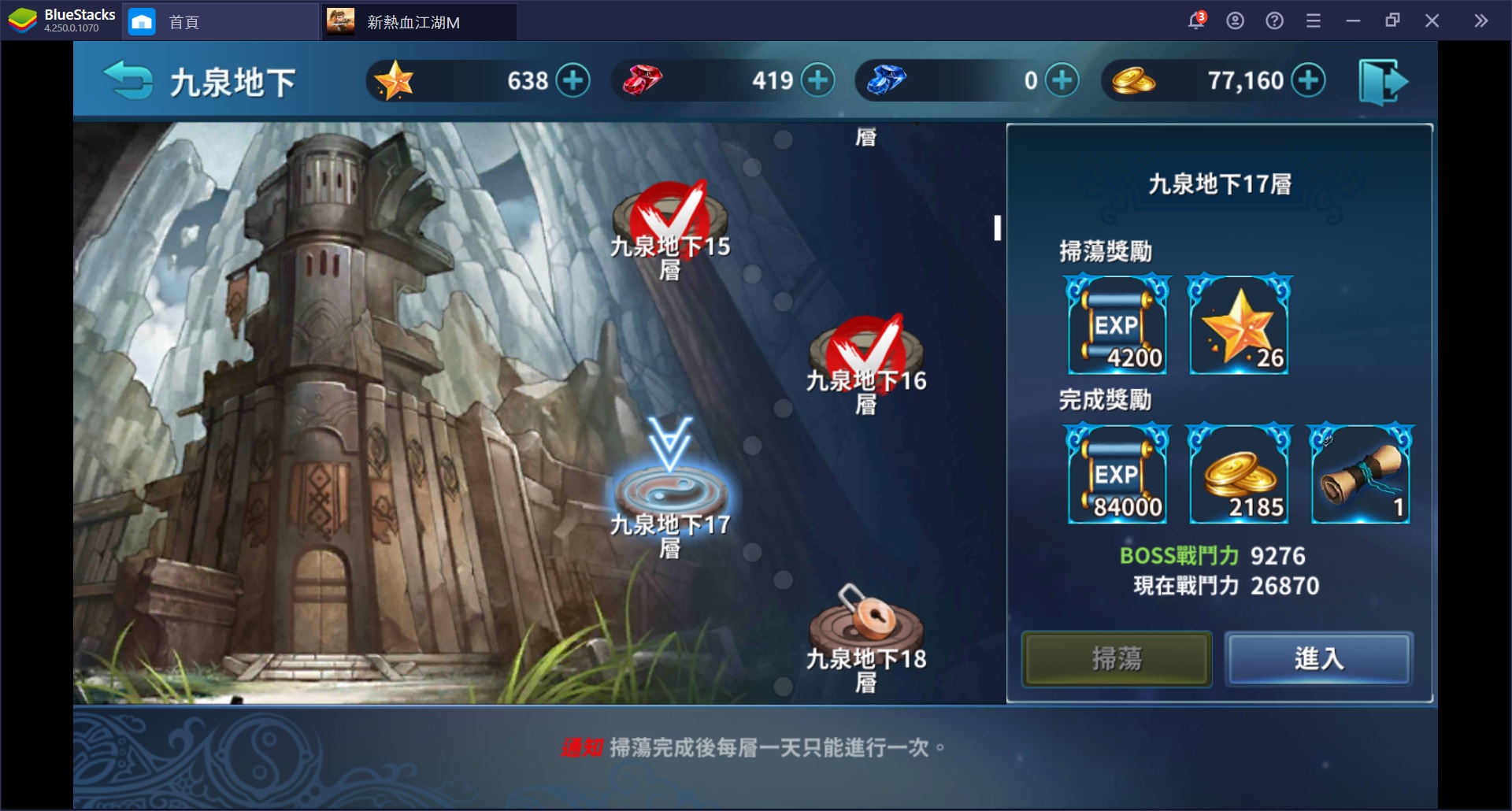Tap the back arrow beside 九泉地下

click(128, 80)
